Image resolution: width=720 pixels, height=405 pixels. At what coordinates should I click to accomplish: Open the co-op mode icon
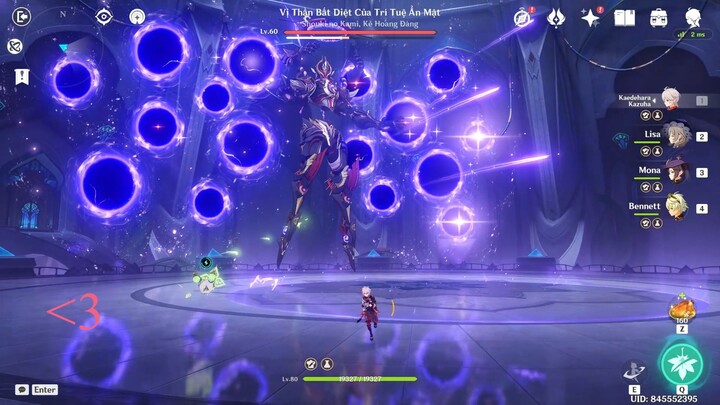[15, 46]
